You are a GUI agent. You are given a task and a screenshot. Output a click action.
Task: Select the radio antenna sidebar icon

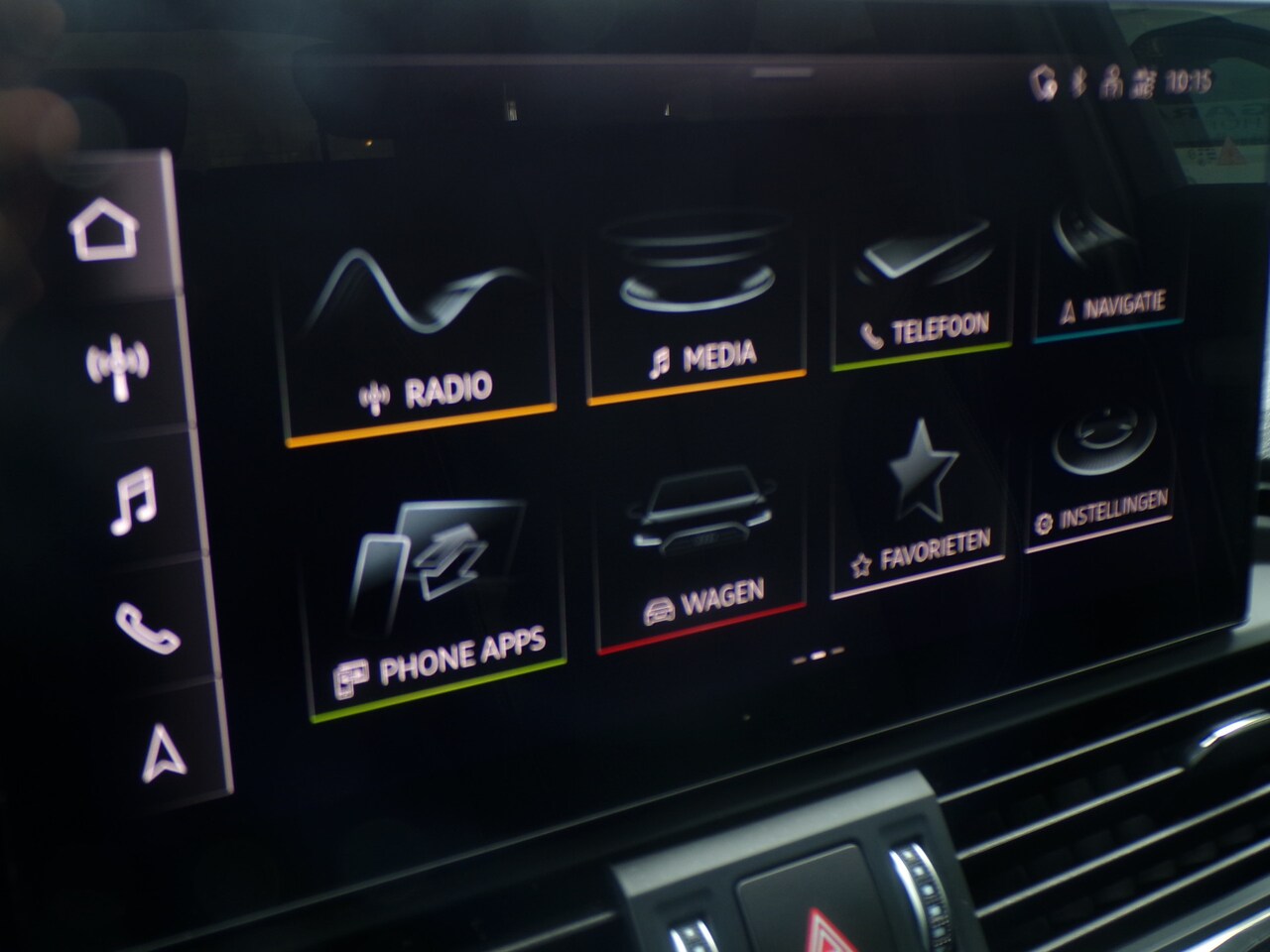coord(117,367)
